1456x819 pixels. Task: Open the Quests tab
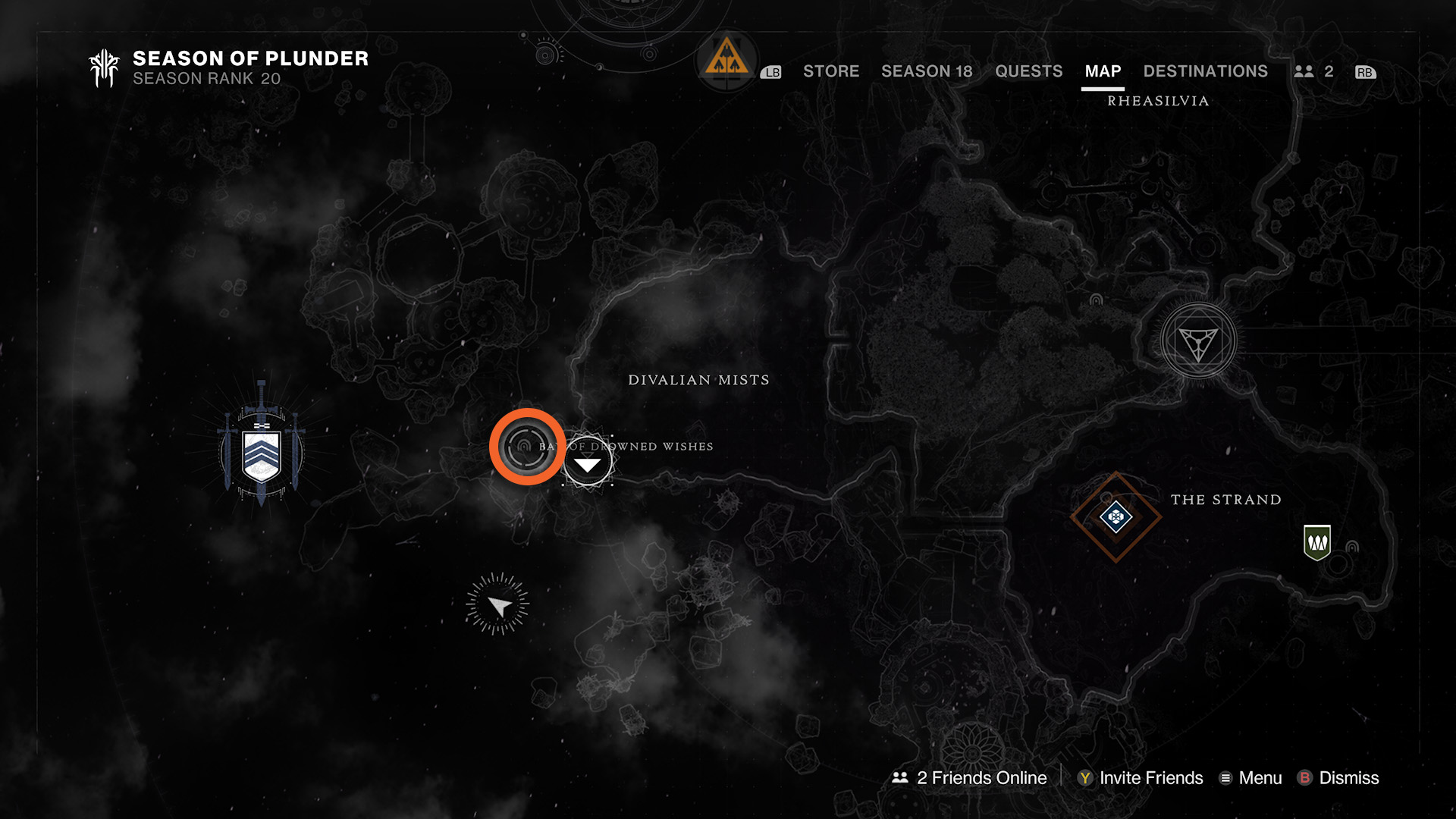click(1028, 71)
